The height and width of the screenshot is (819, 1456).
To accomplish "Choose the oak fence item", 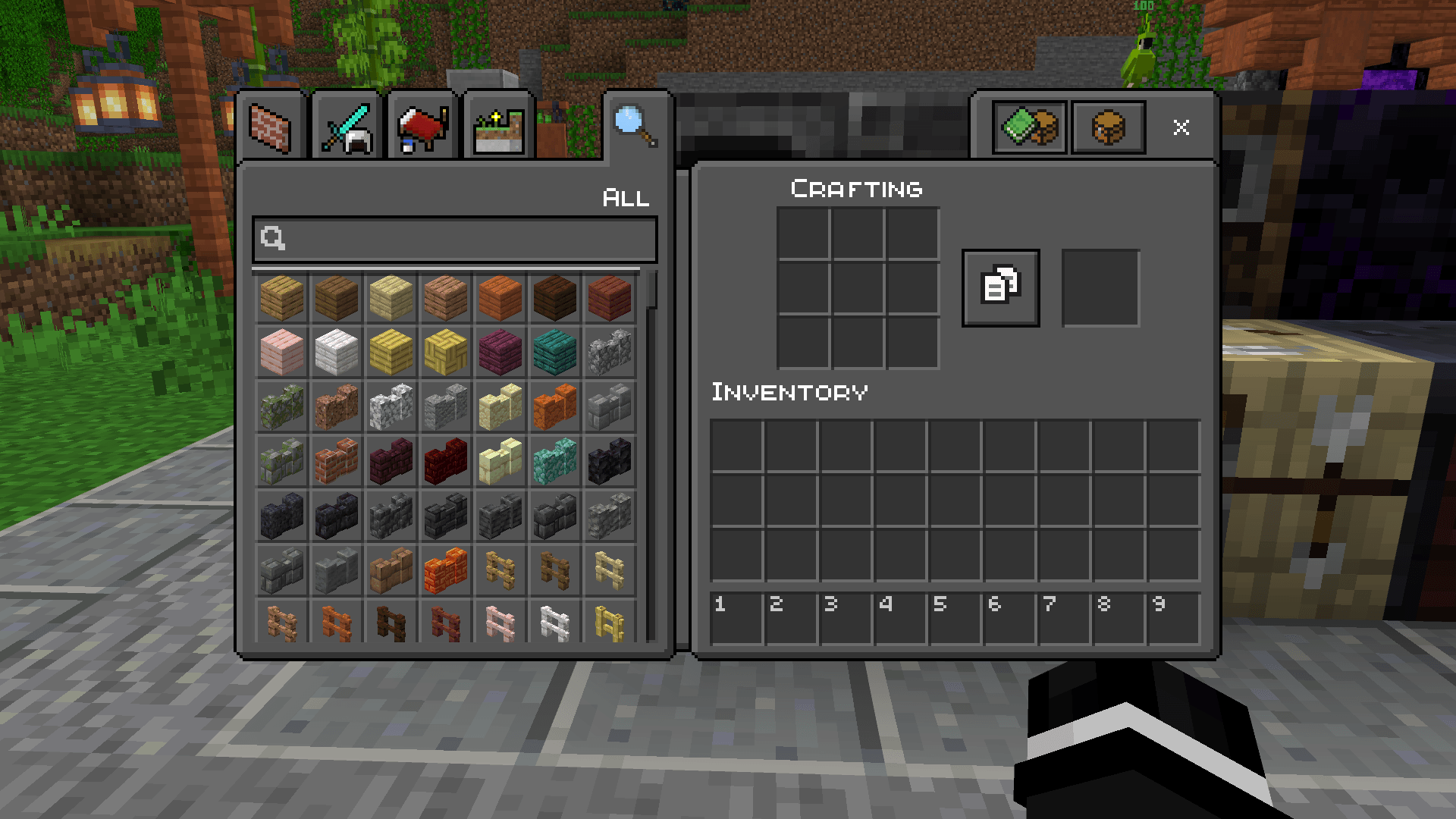I will (x=500, y=570).
